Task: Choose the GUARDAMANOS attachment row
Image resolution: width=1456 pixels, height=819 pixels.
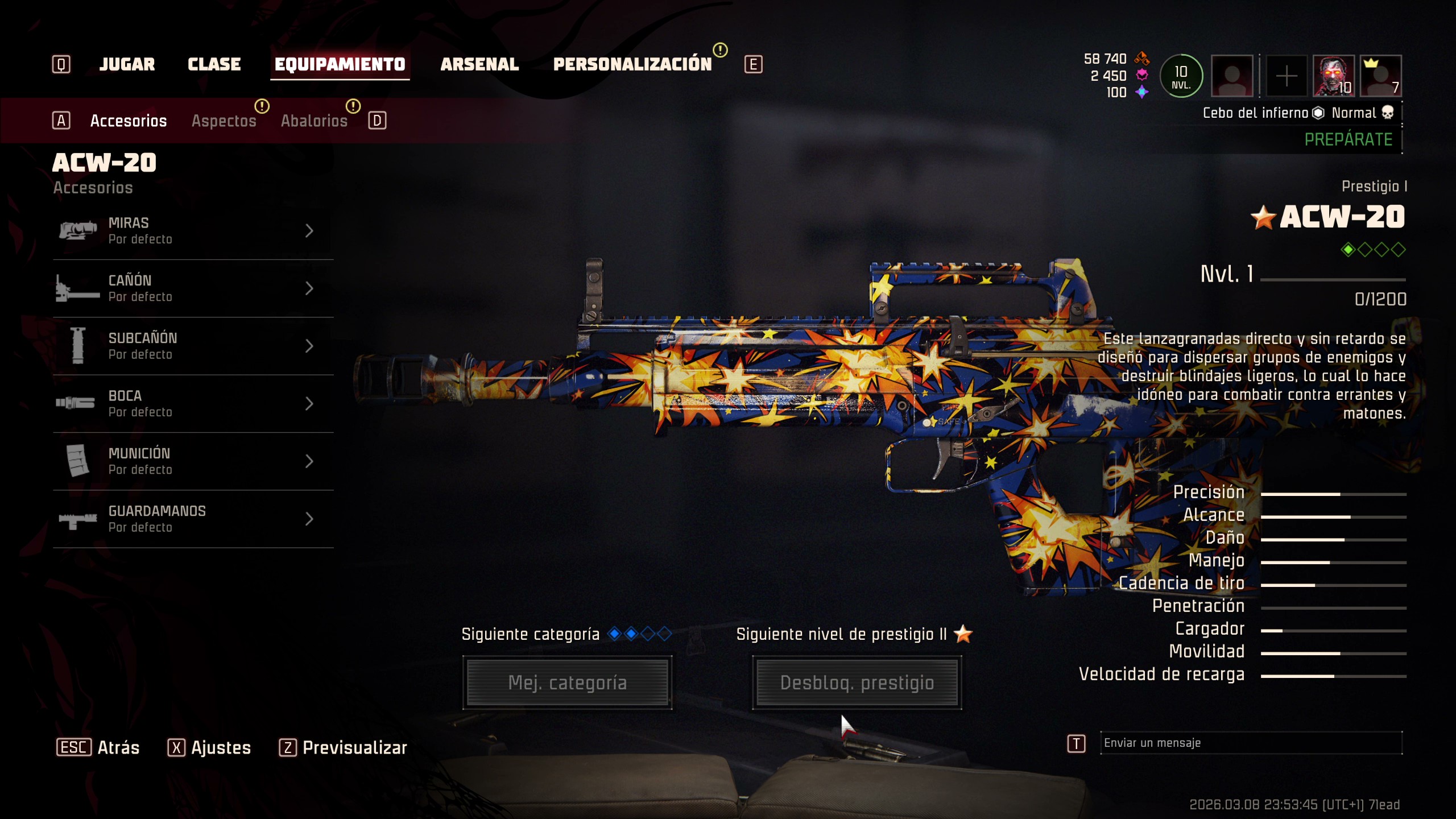Action: click(193, 519)
